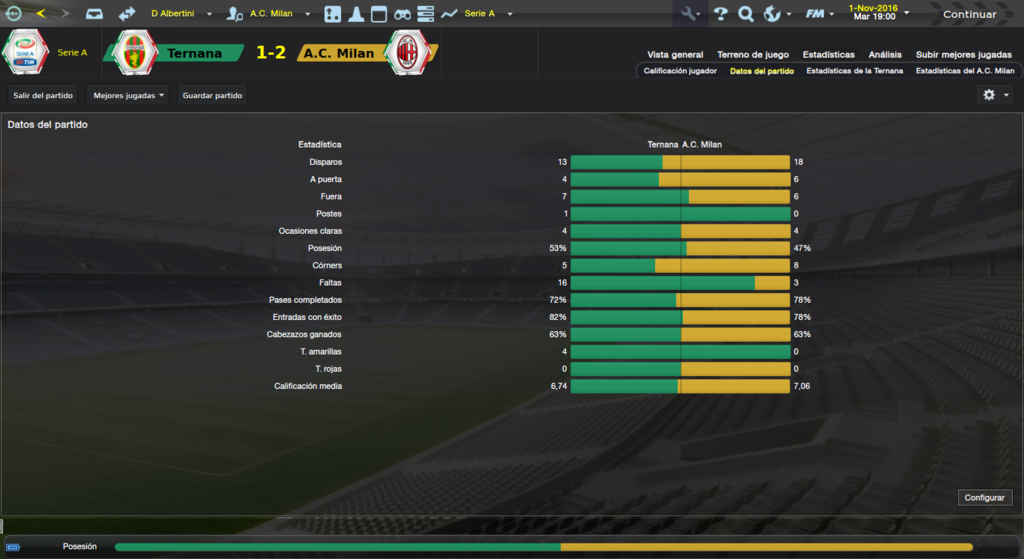Select the Estadísticas tab

828,55
